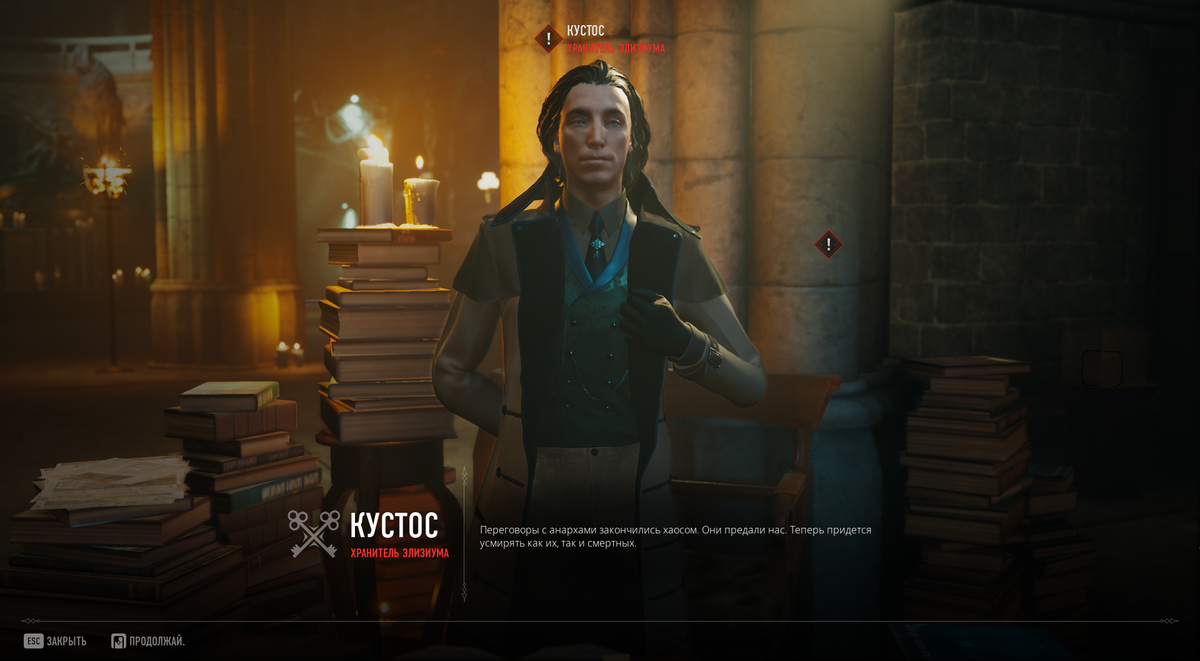Select the exclamation marker beside Кустос name

[x=548, y=39]
